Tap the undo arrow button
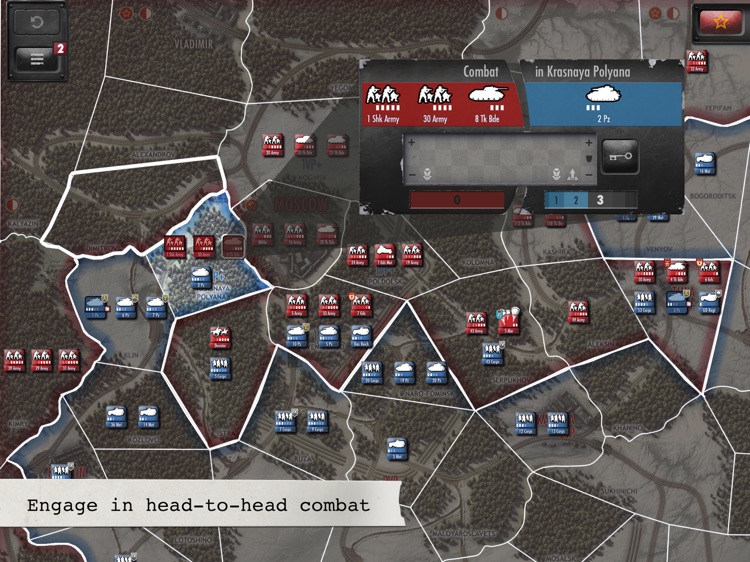 [37, 21]
